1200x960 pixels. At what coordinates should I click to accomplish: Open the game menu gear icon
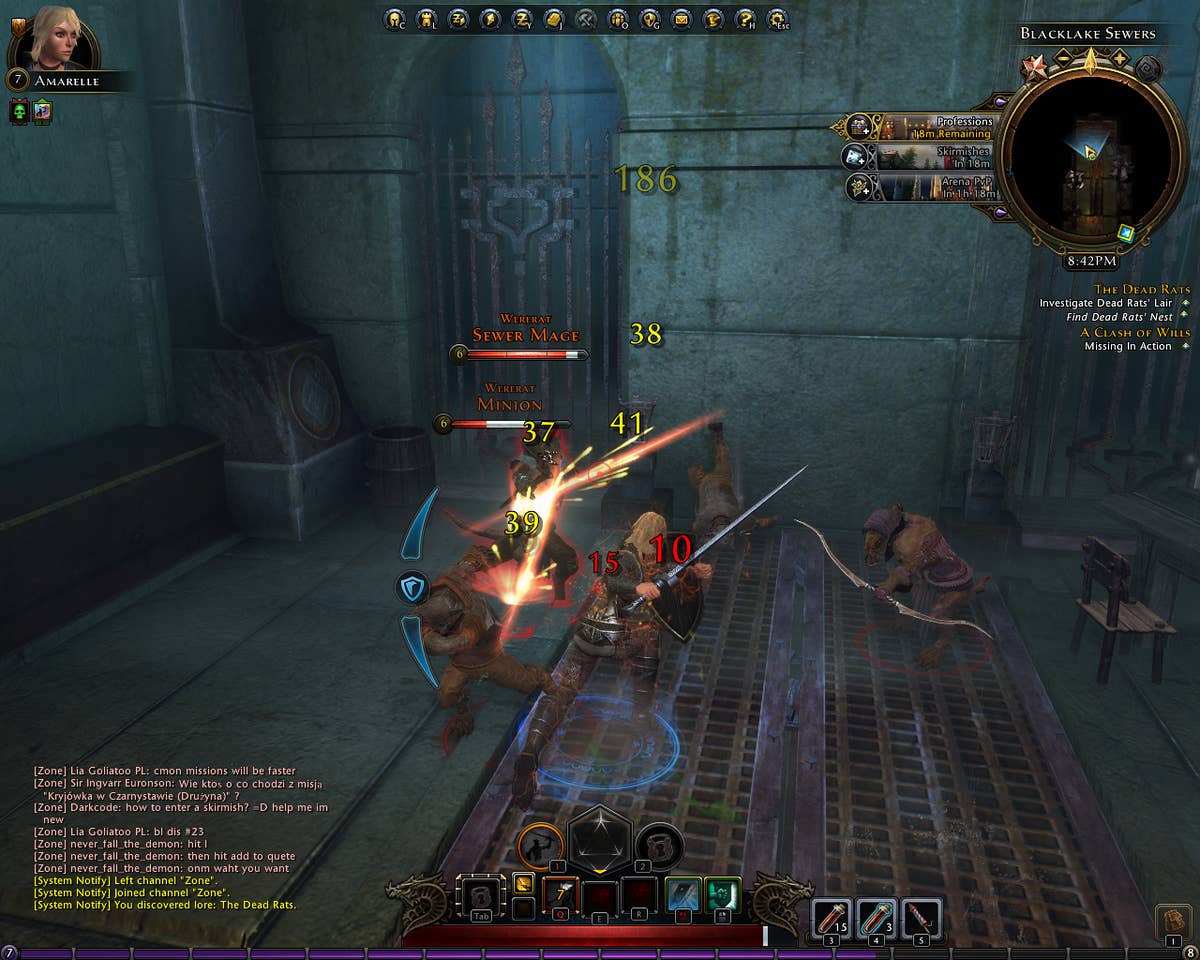[777, 18]
